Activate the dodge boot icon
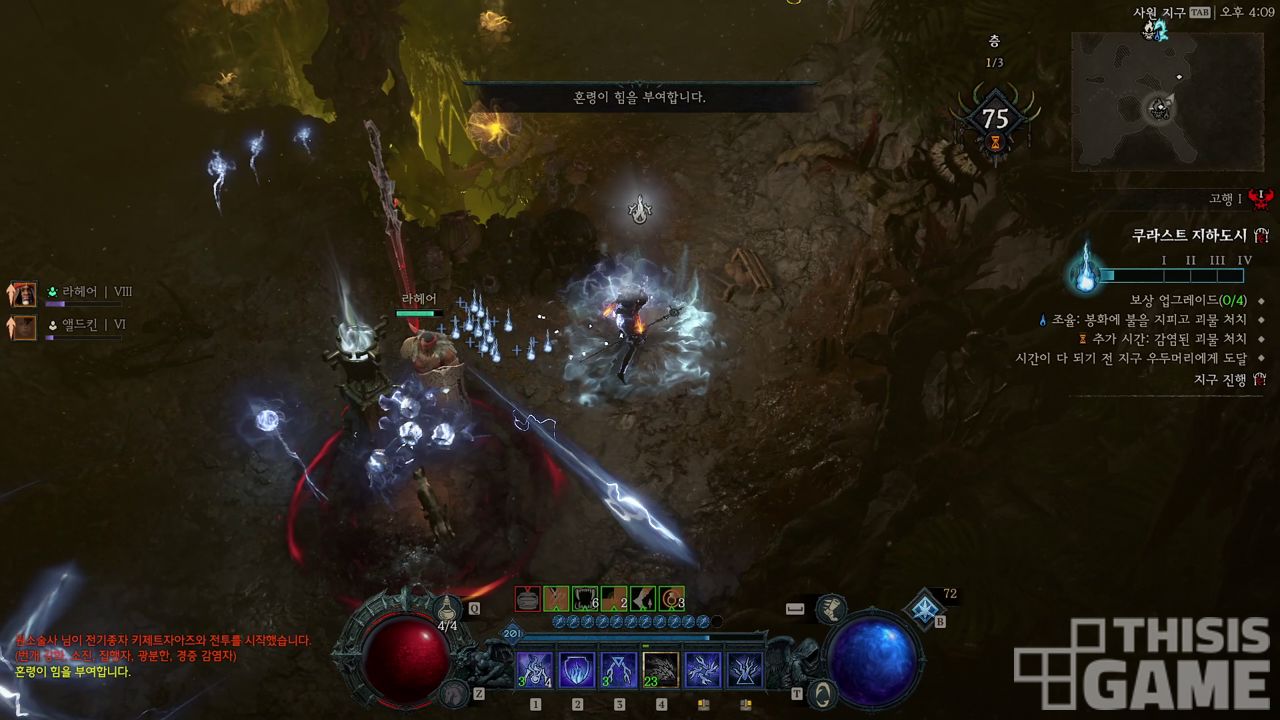This screenshot has height=720, width=1280. [x=829, y=607]
